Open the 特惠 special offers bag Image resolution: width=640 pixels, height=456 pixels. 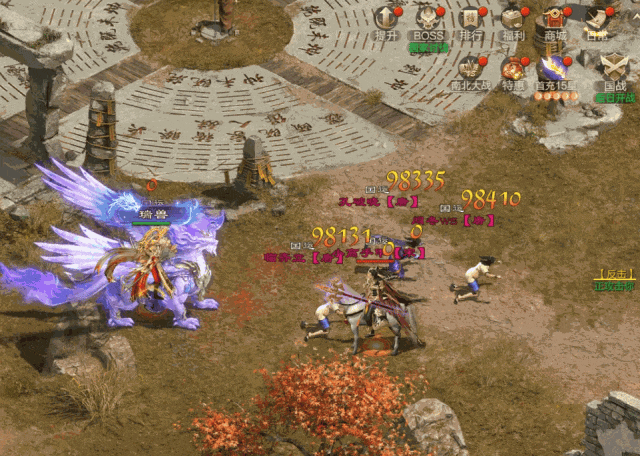click(x=514, y=69)
